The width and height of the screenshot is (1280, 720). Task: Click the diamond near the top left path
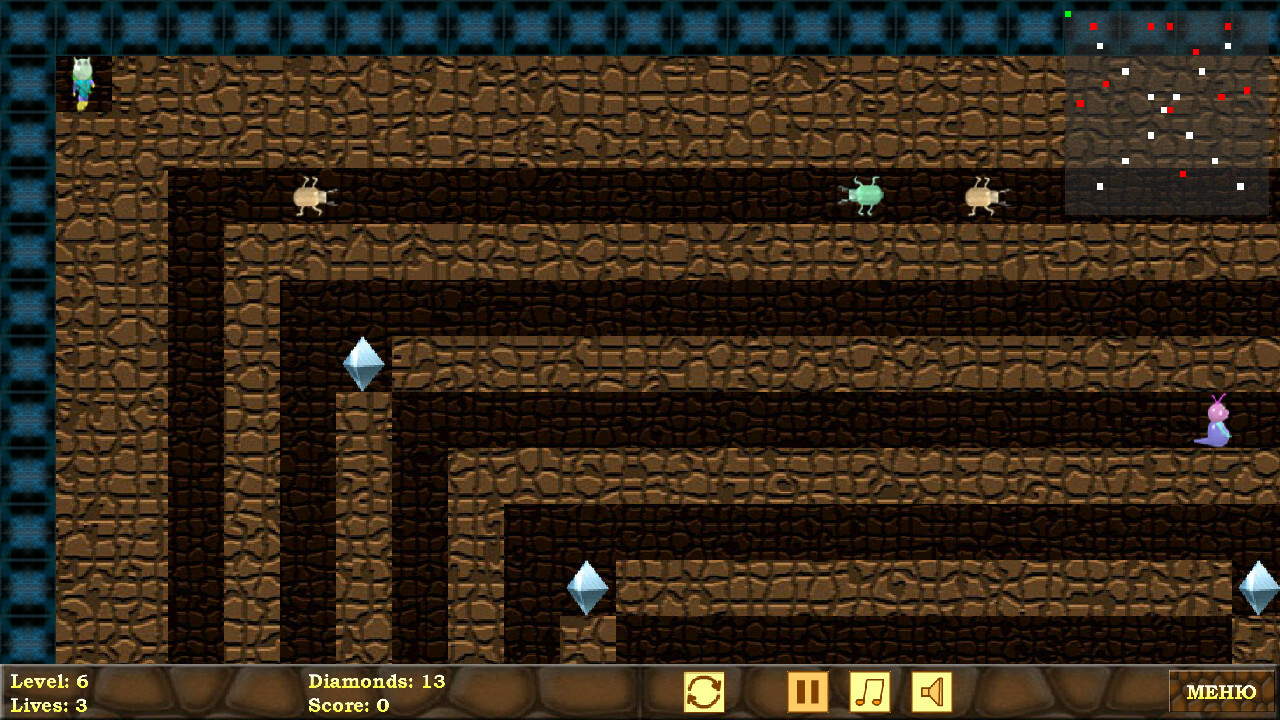click(x=365, y=362)
